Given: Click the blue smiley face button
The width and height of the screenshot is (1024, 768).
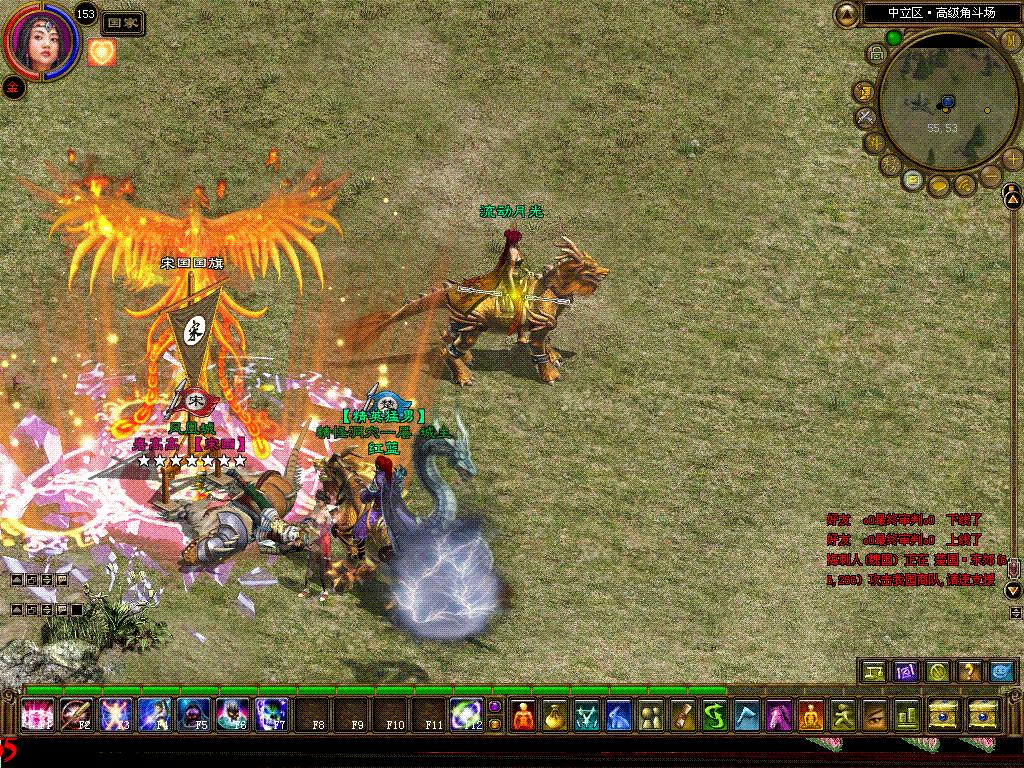Looking at the screenshot, I should (1000, 671).
